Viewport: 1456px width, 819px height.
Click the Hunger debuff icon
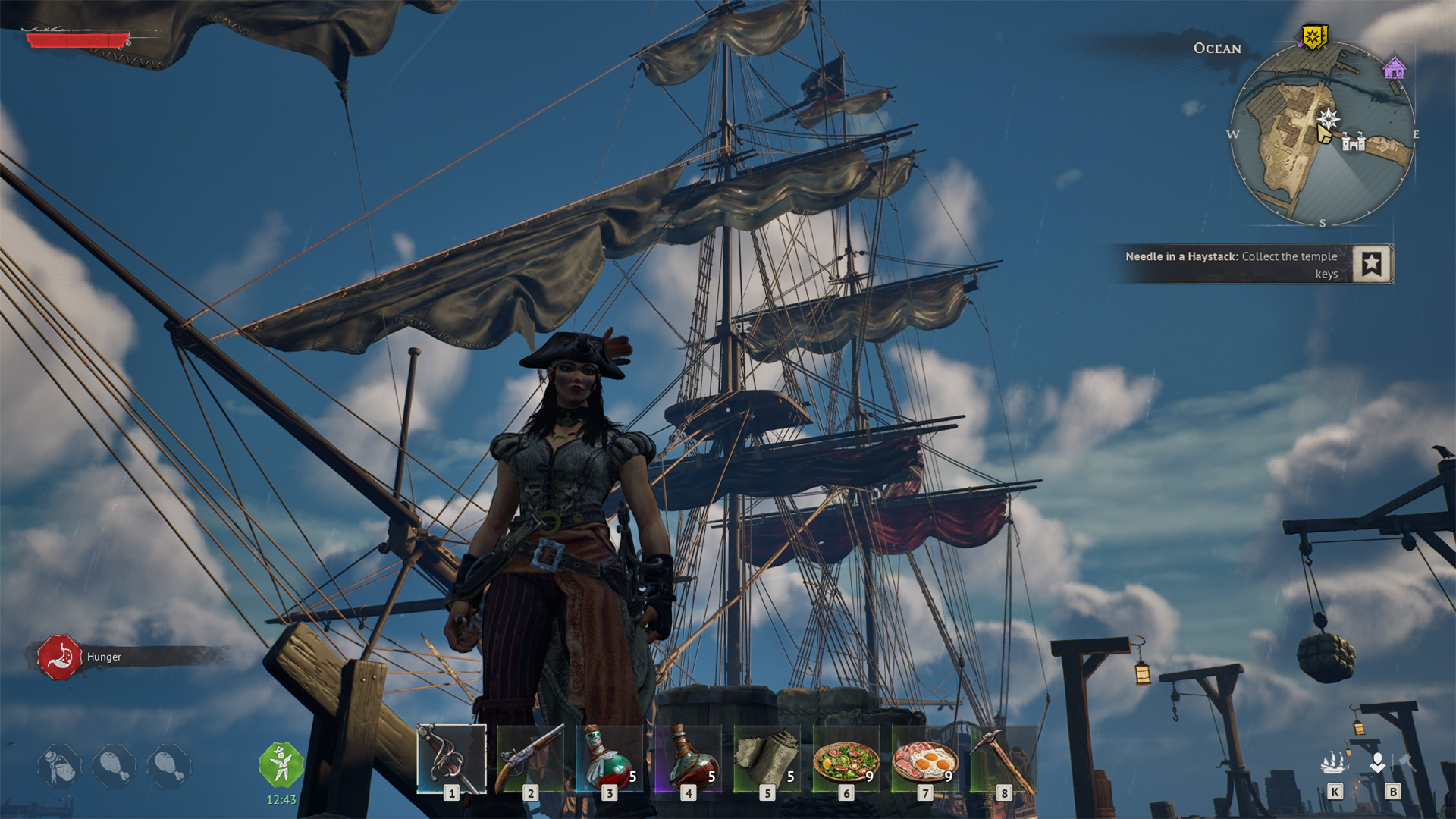click(x=61, y=656)
